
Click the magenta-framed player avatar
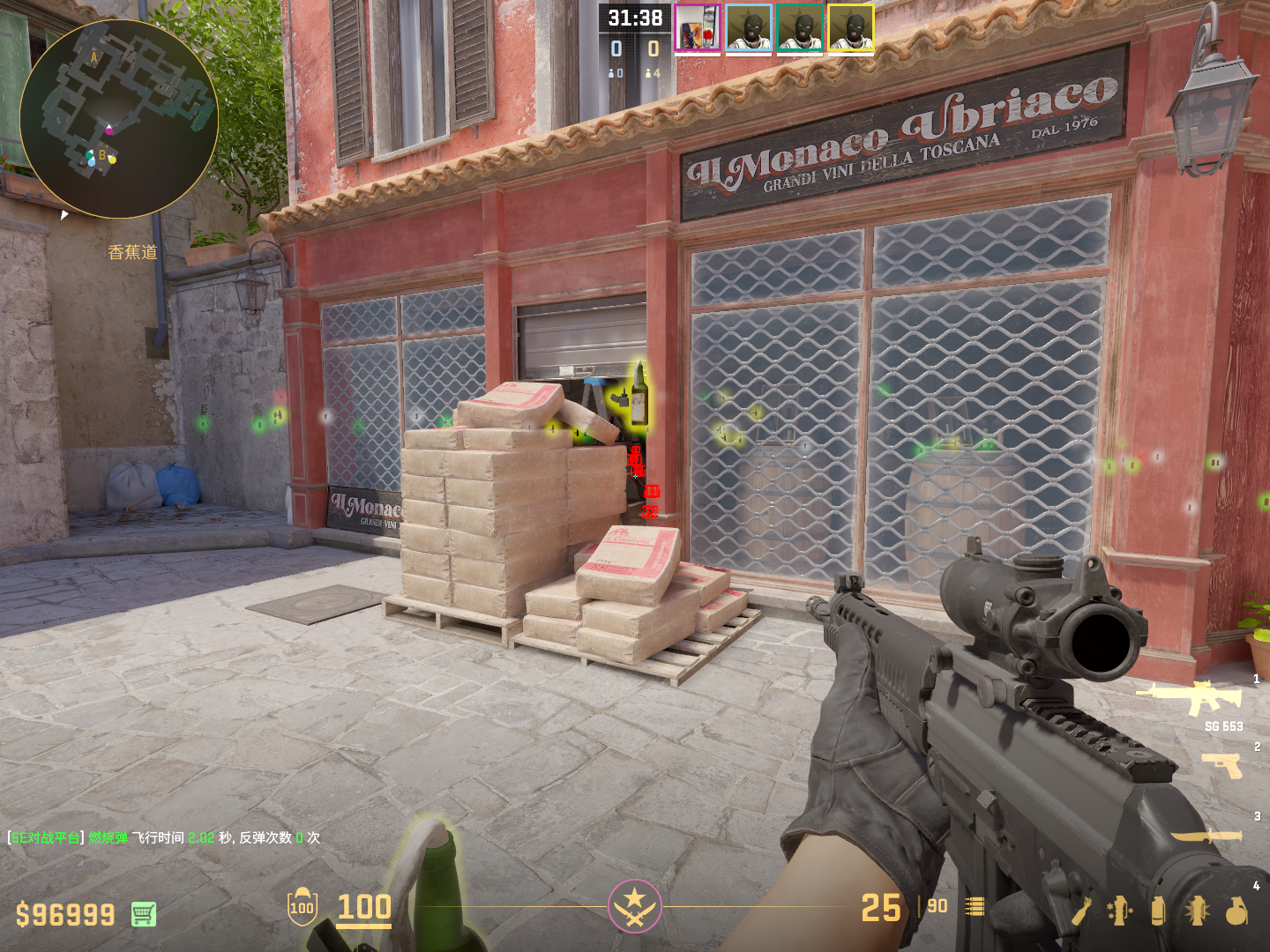[698, 29]
